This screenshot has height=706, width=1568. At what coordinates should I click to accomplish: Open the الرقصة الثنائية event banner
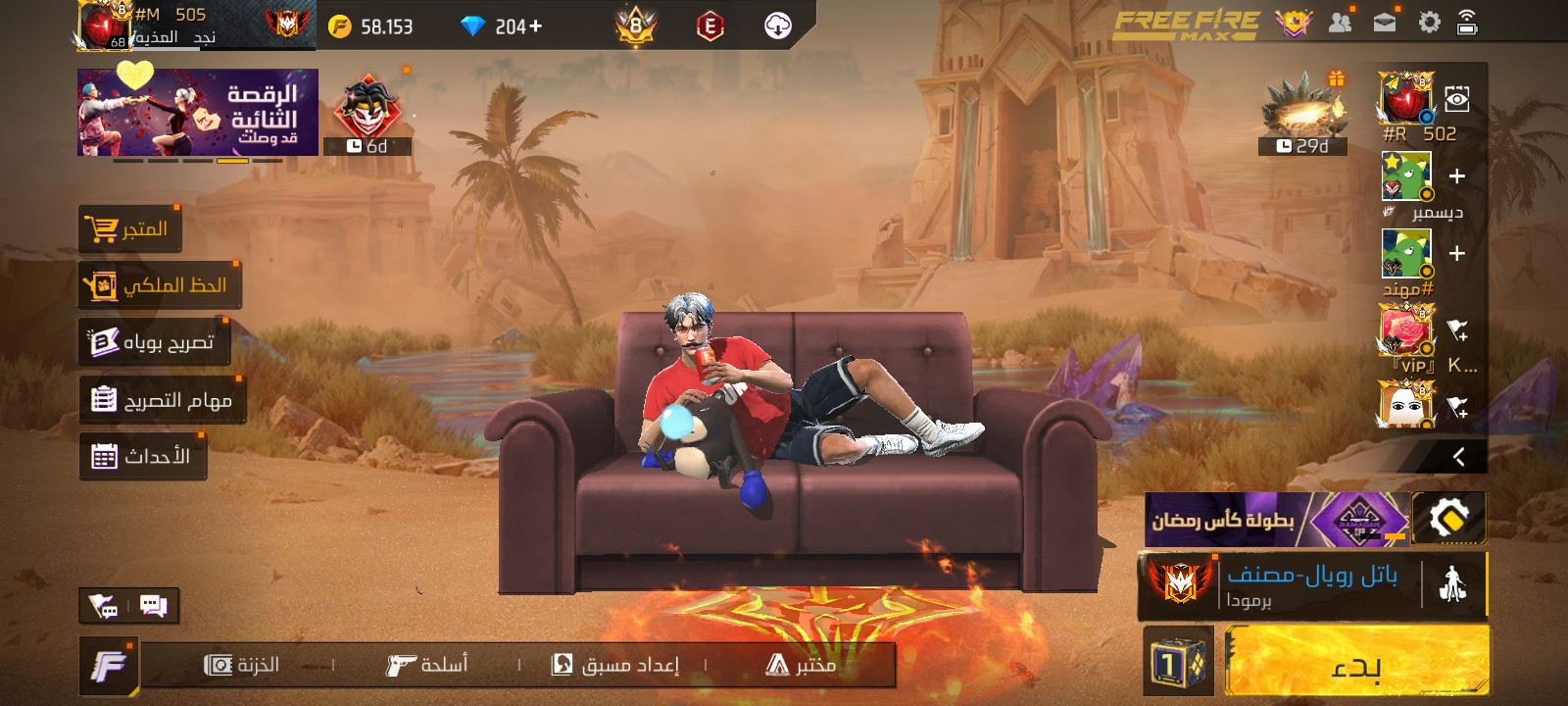point(198,112)
